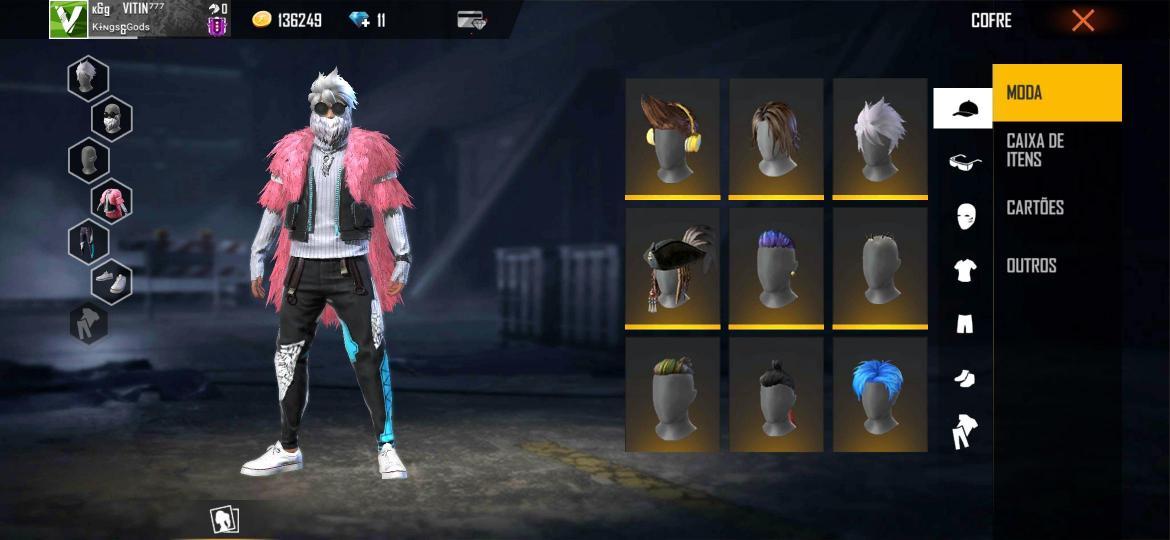Switch to the shoes category
The height and width of the screenshot is (540, 1170).
click(x=964, y=377)
